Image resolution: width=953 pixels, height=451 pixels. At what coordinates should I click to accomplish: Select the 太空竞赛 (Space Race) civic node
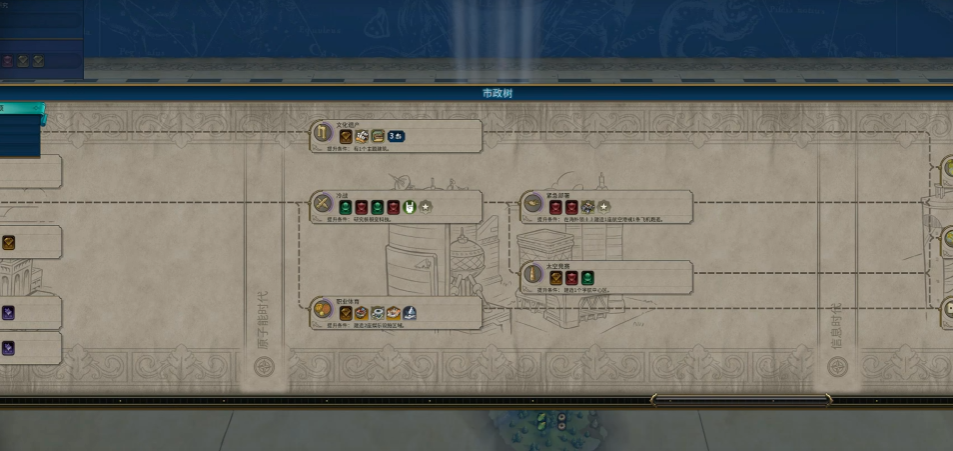click(606, 277)
